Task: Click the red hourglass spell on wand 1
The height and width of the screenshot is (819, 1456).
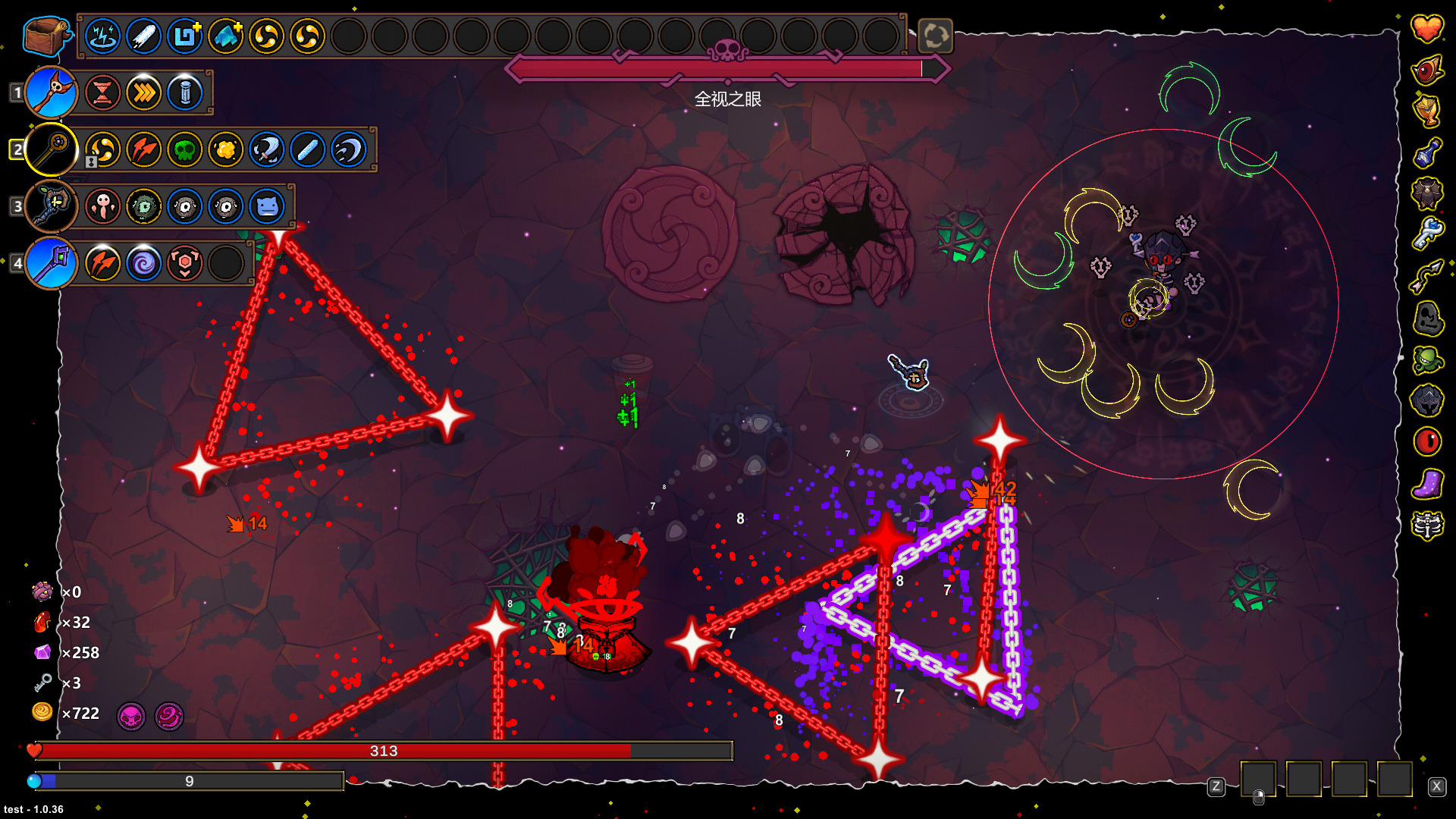Action: click(103, 93)
